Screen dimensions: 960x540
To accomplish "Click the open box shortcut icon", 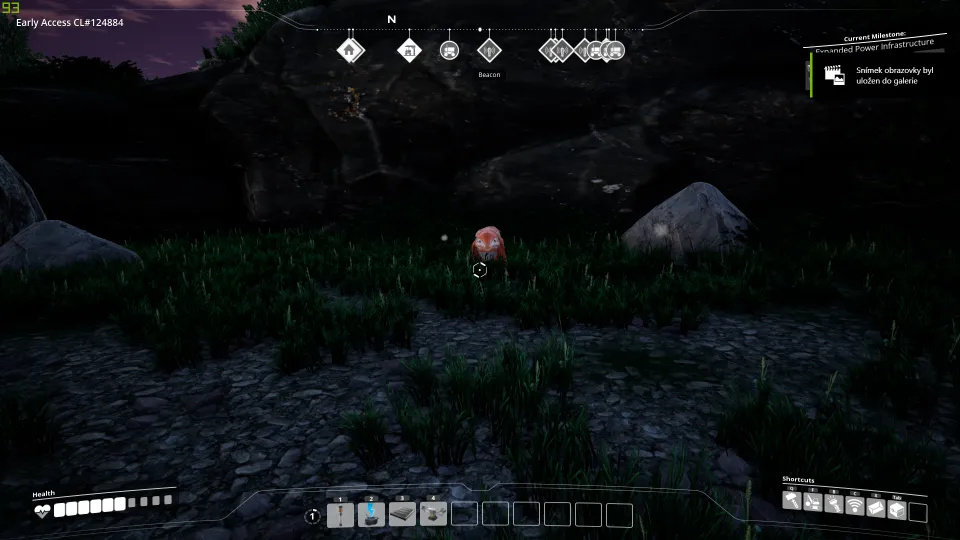I will tap(875, 509).
